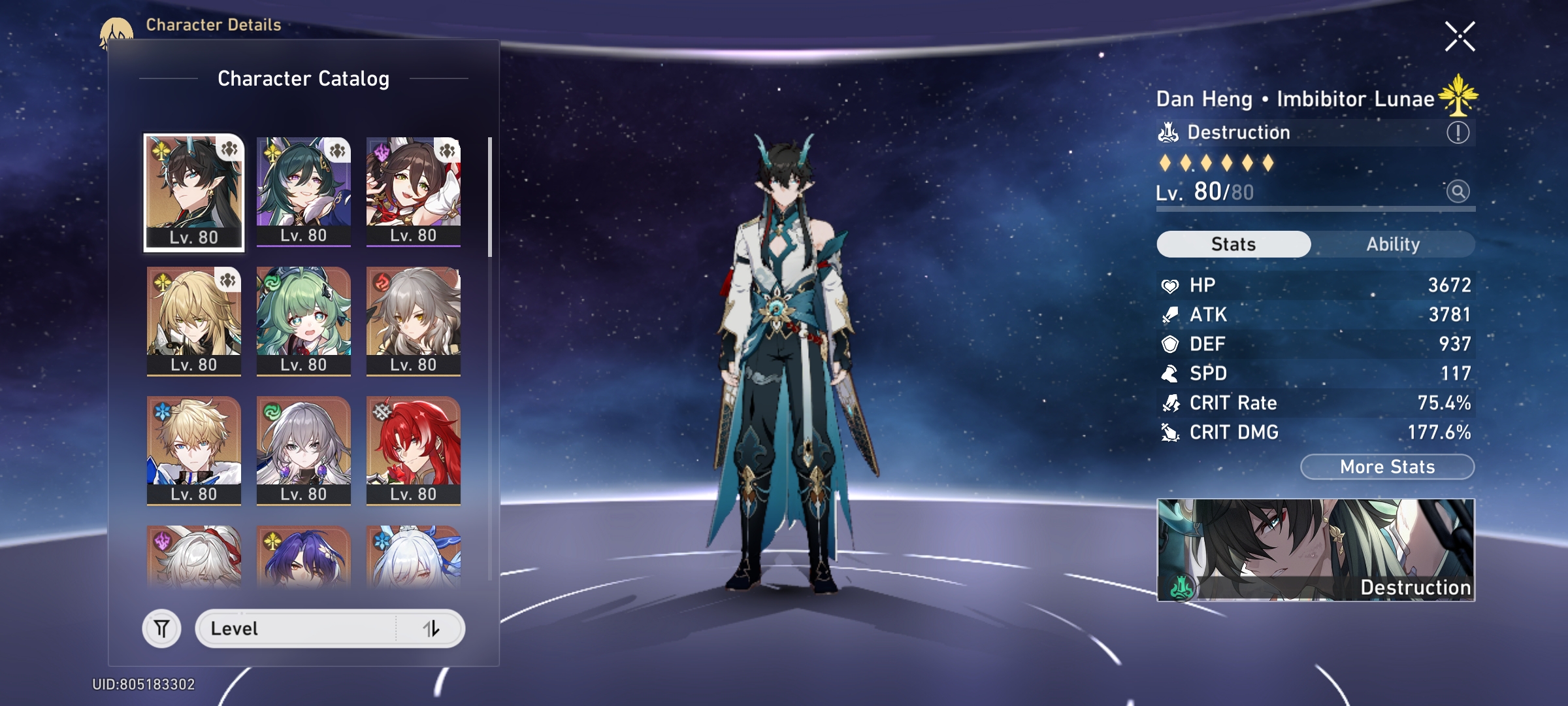1568x706 pixels.
Task: Open More Stats panel
Action: pyautogui.click(x=1387, y=467)
